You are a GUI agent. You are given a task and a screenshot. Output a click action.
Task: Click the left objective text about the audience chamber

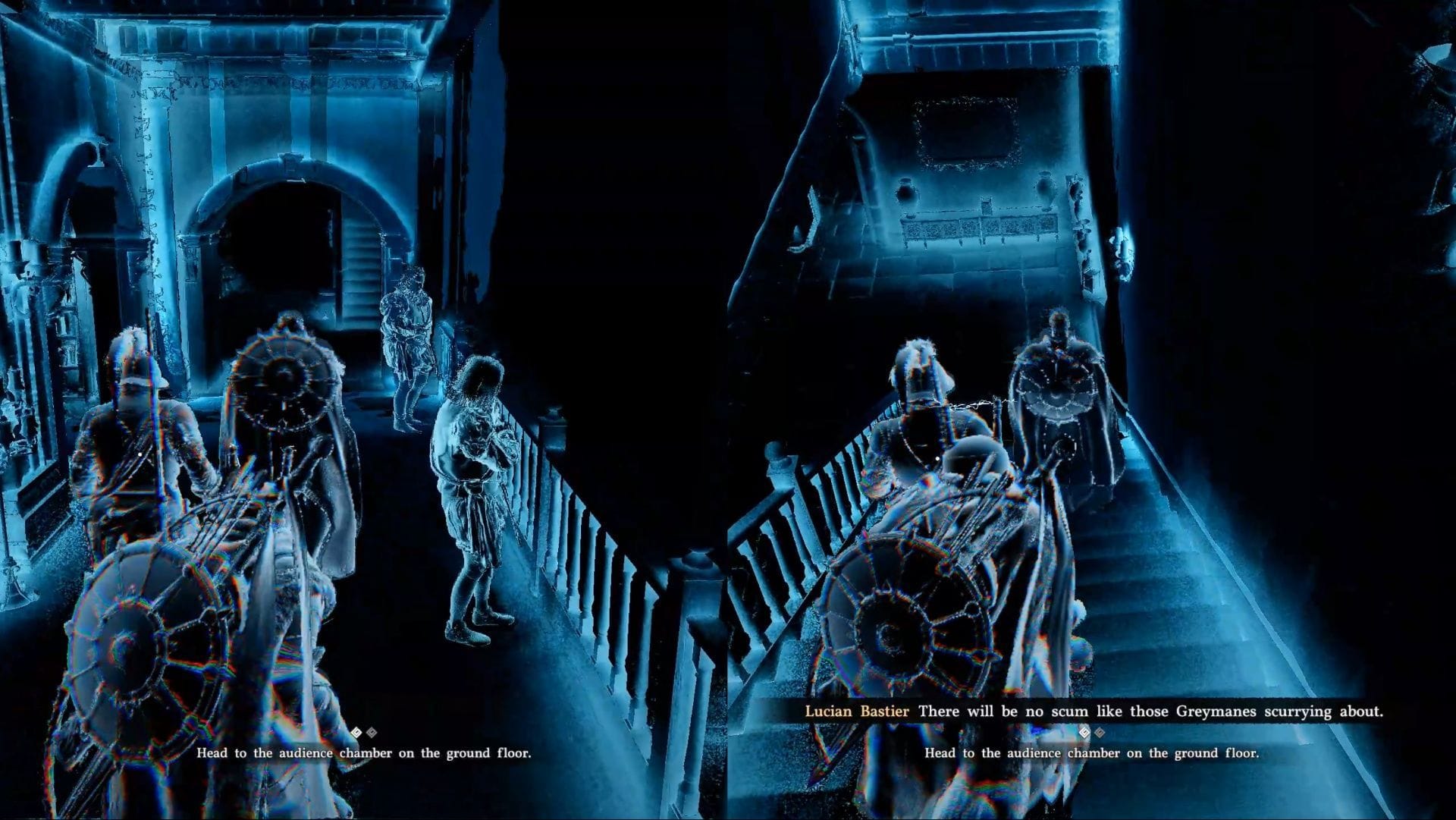point(366,754)
